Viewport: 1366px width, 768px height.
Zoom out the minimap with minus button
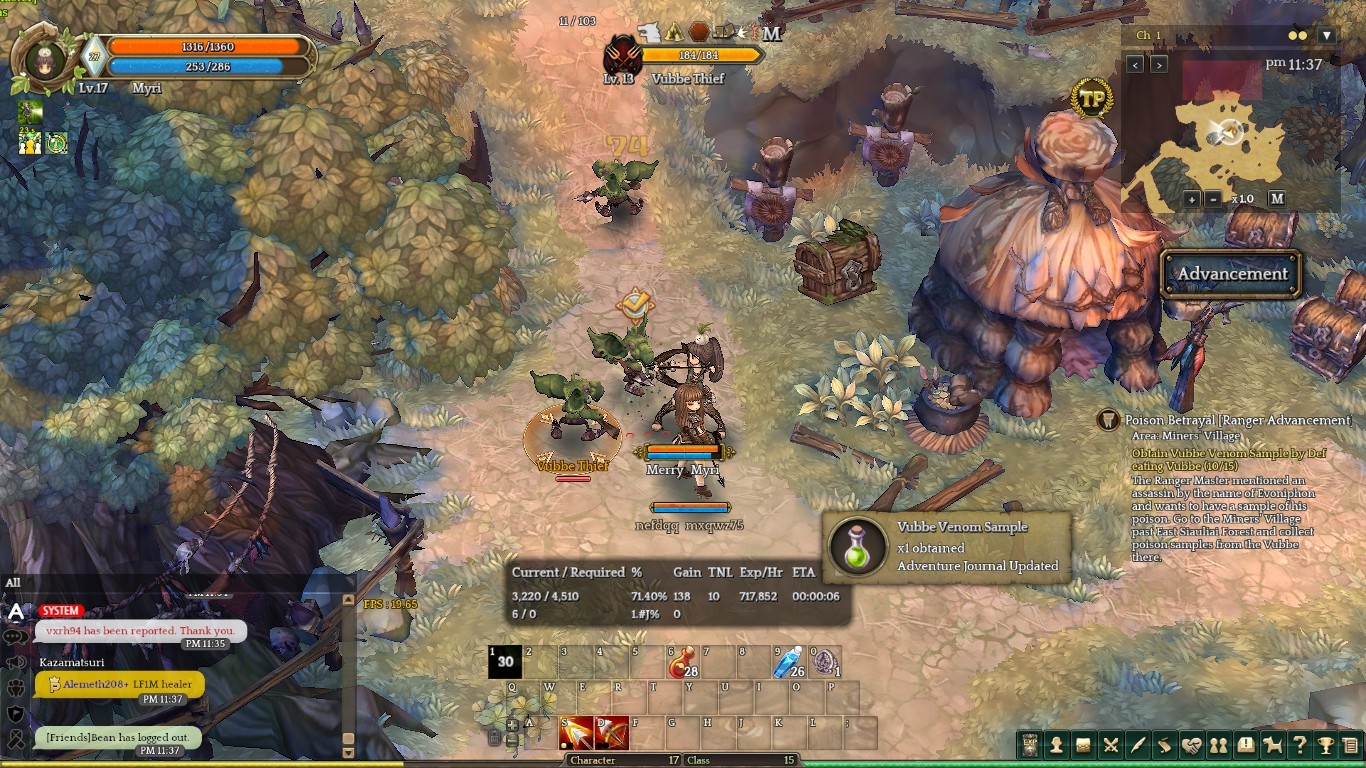pyautogui.click(x=1213, y=199)
